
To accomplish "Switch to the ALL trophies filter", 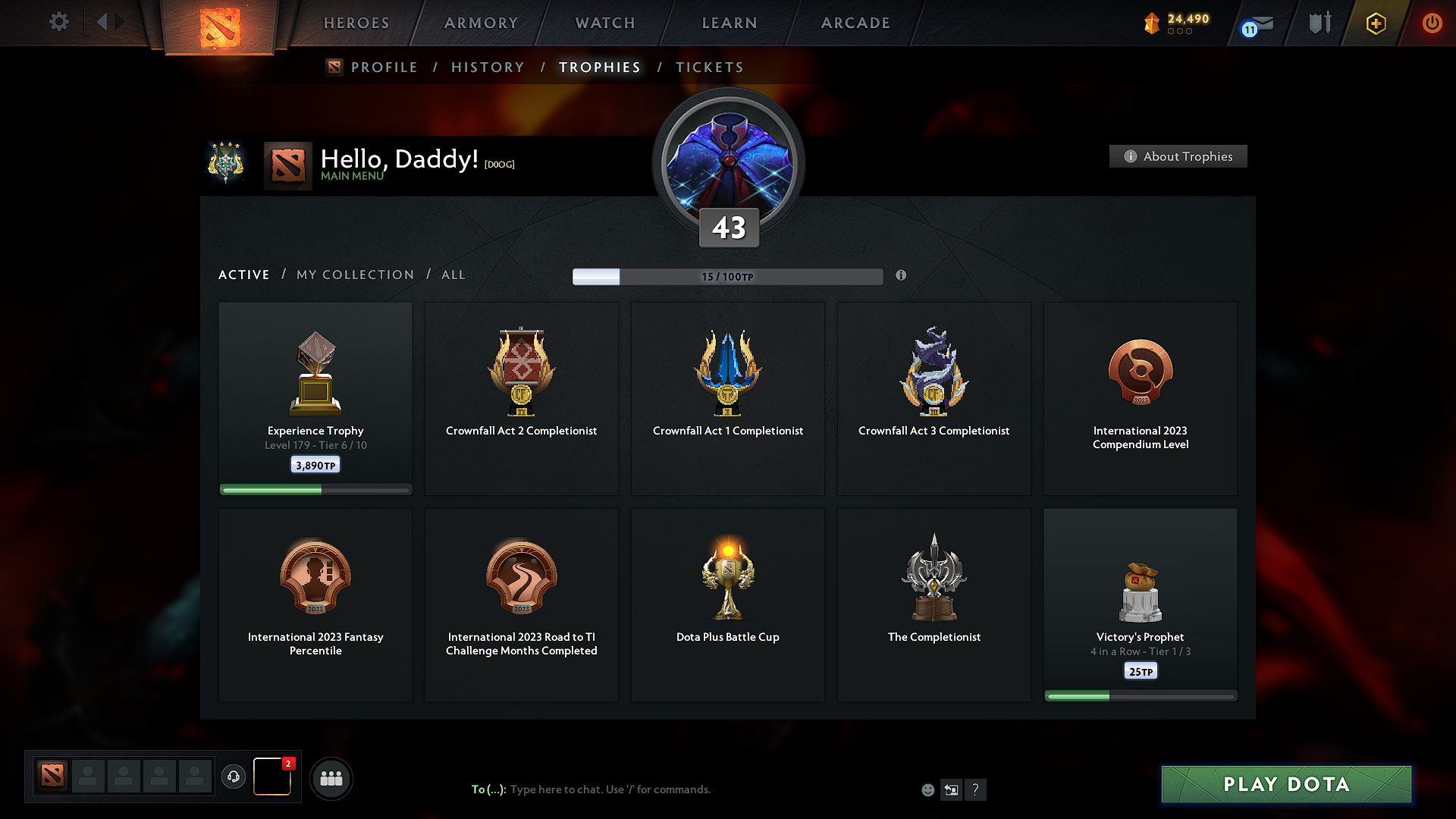I will coord(453,275).
